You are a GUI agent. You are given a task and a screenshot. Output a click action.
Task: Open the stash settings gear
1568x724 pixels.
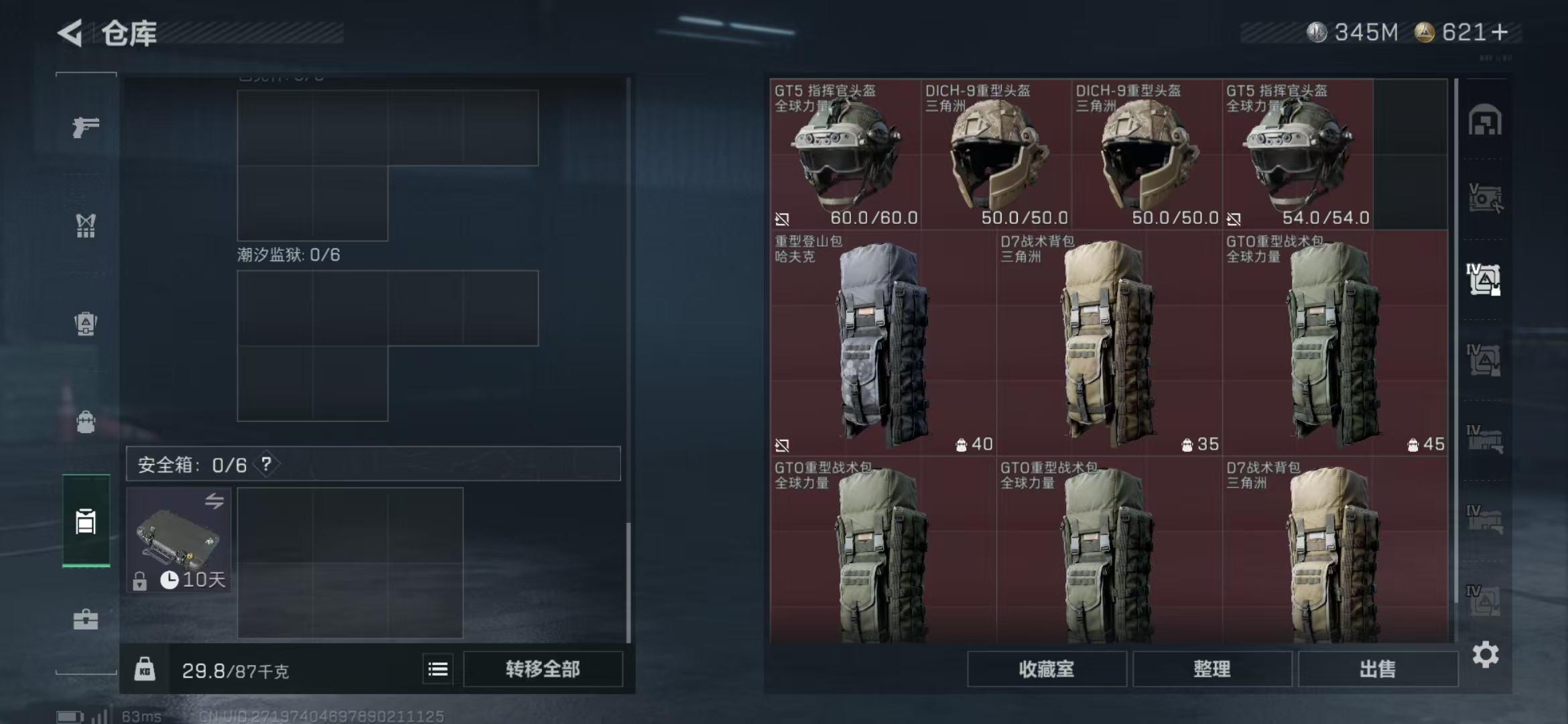pyautogui.click(x=1485, y=655)
